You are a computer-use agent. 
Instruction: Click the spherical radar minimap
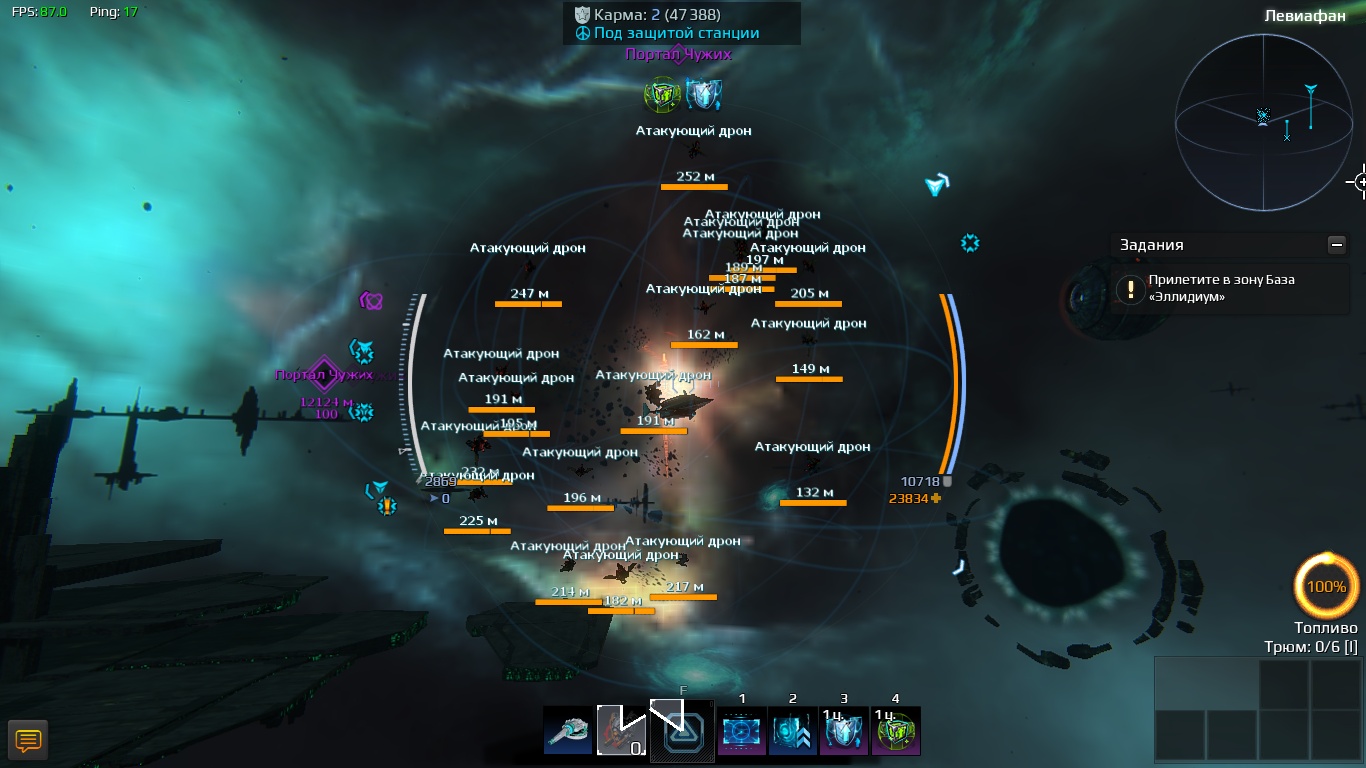tap(1263, 122)
